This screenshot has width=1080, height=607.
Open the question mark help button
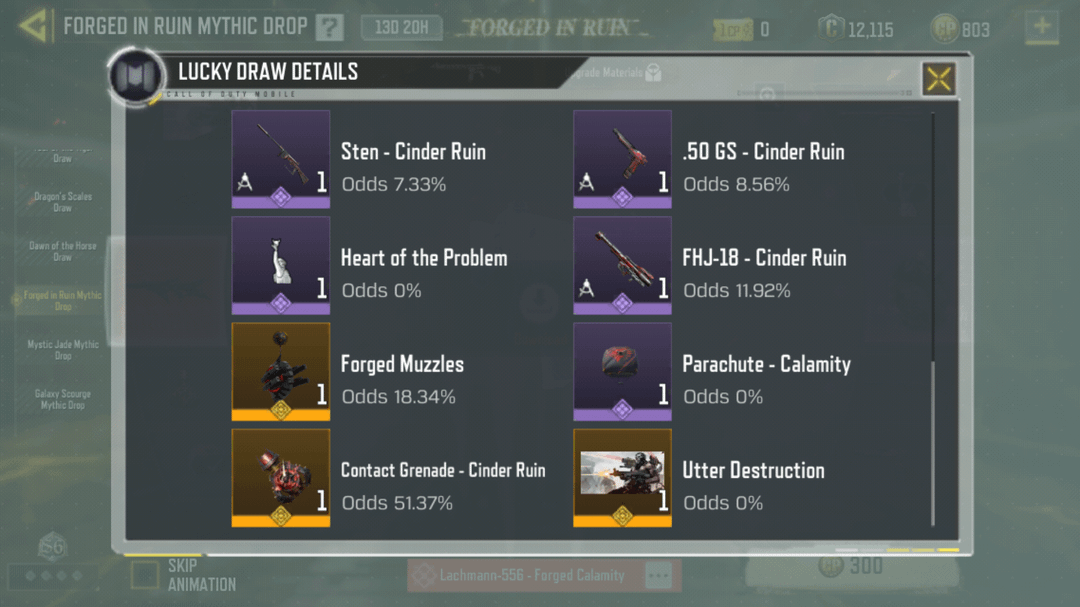329,28
